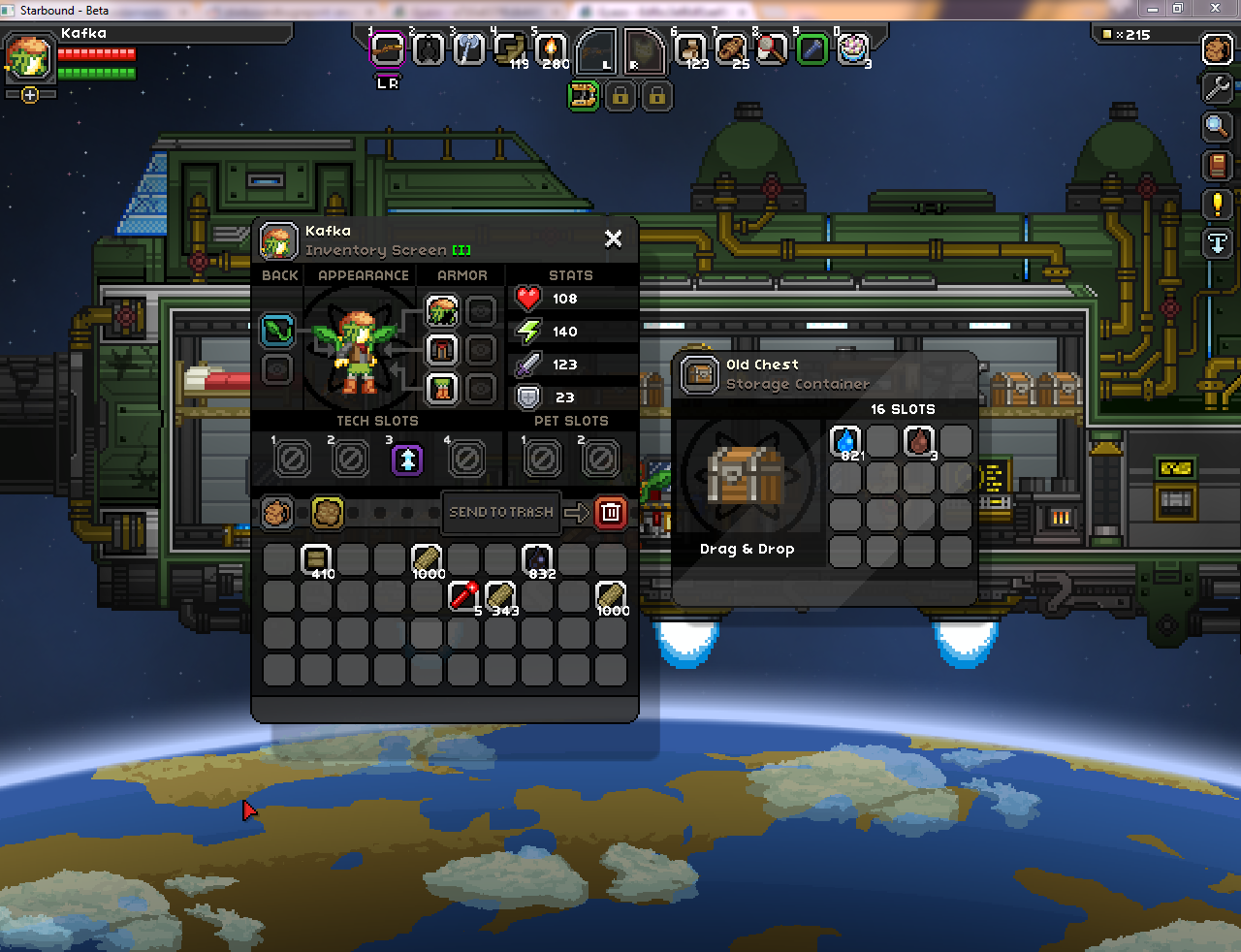Activate the magnifying glass inspect tool

1217,126
